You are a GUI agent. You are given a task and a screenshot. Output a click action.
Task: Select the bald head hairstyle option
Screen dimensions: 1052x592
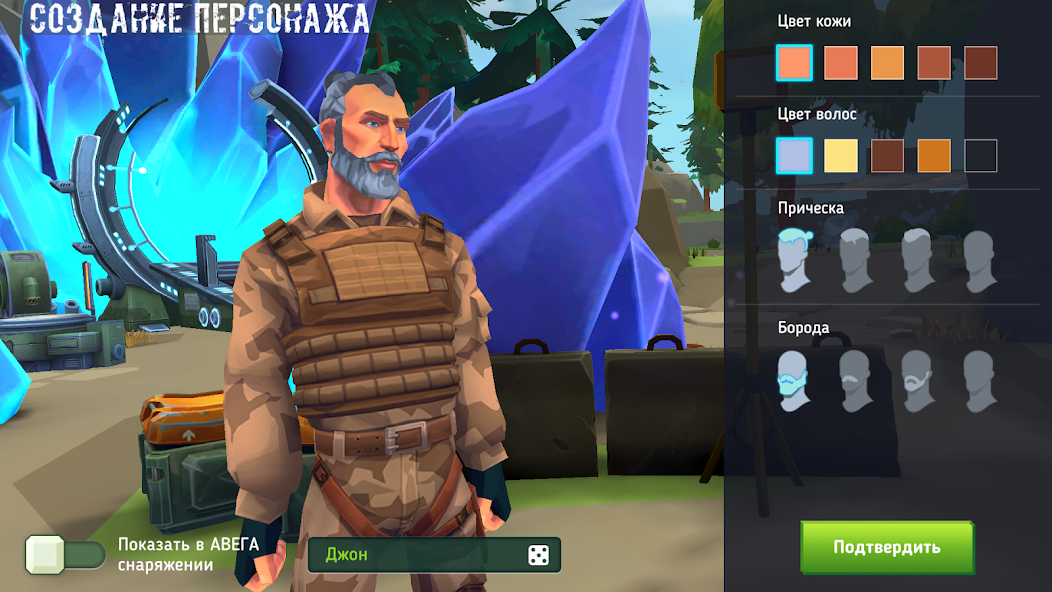coord(980,261)
